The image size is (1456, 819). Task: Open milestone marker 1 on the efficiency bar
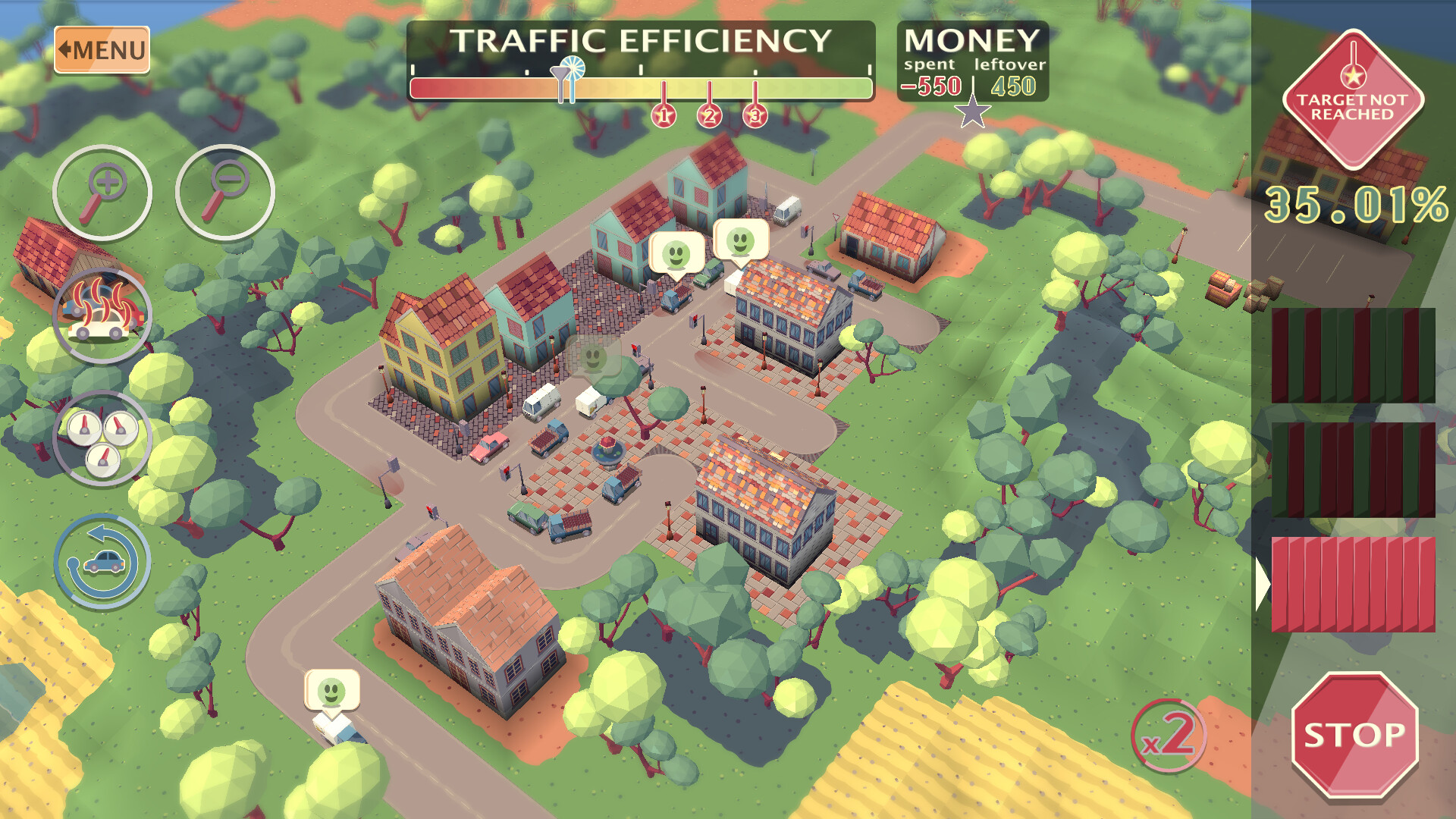coord(663,114)
